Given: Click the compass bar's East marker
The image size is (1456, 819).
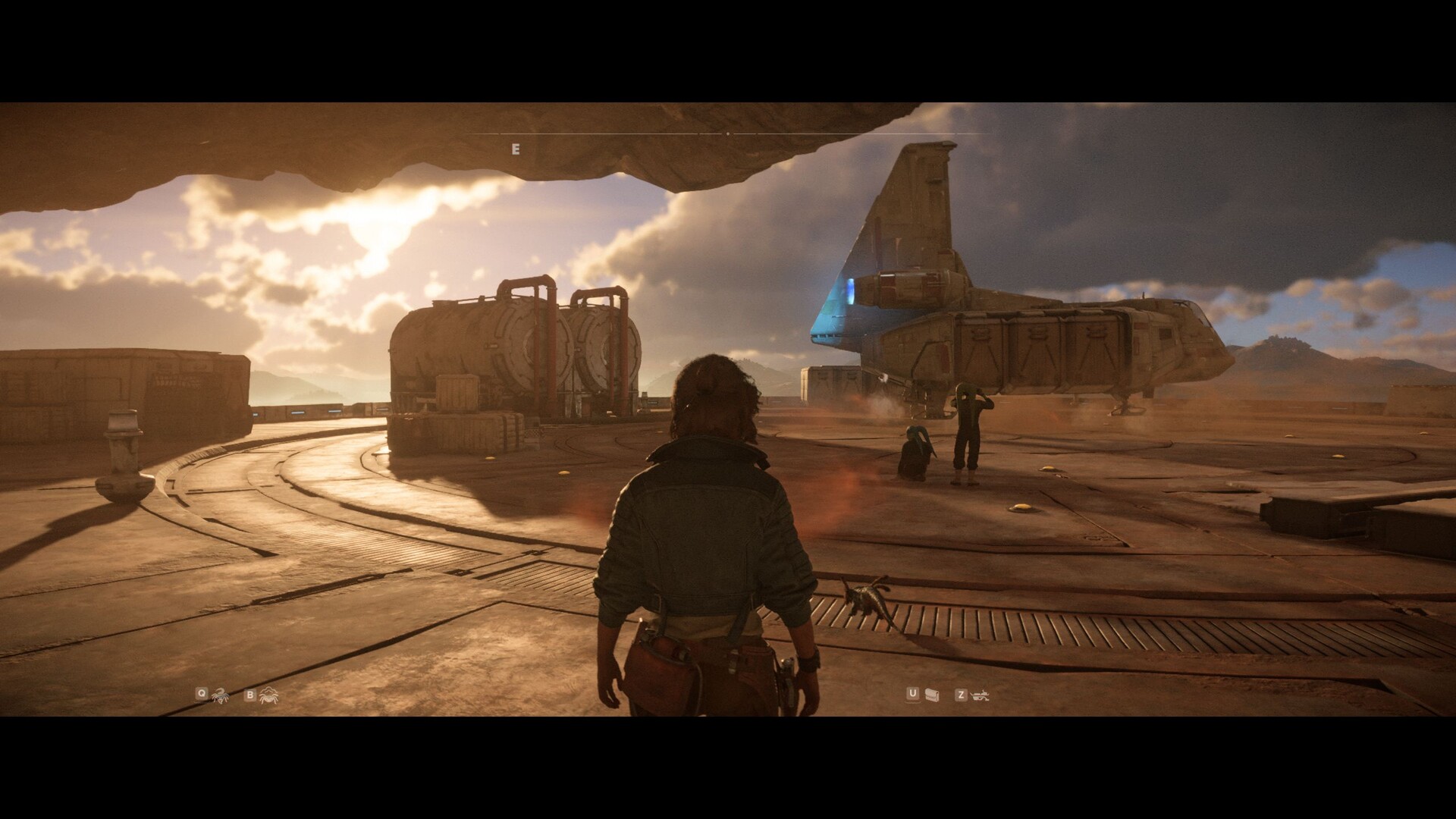Looking at the screenshot, I should [516, 149].
